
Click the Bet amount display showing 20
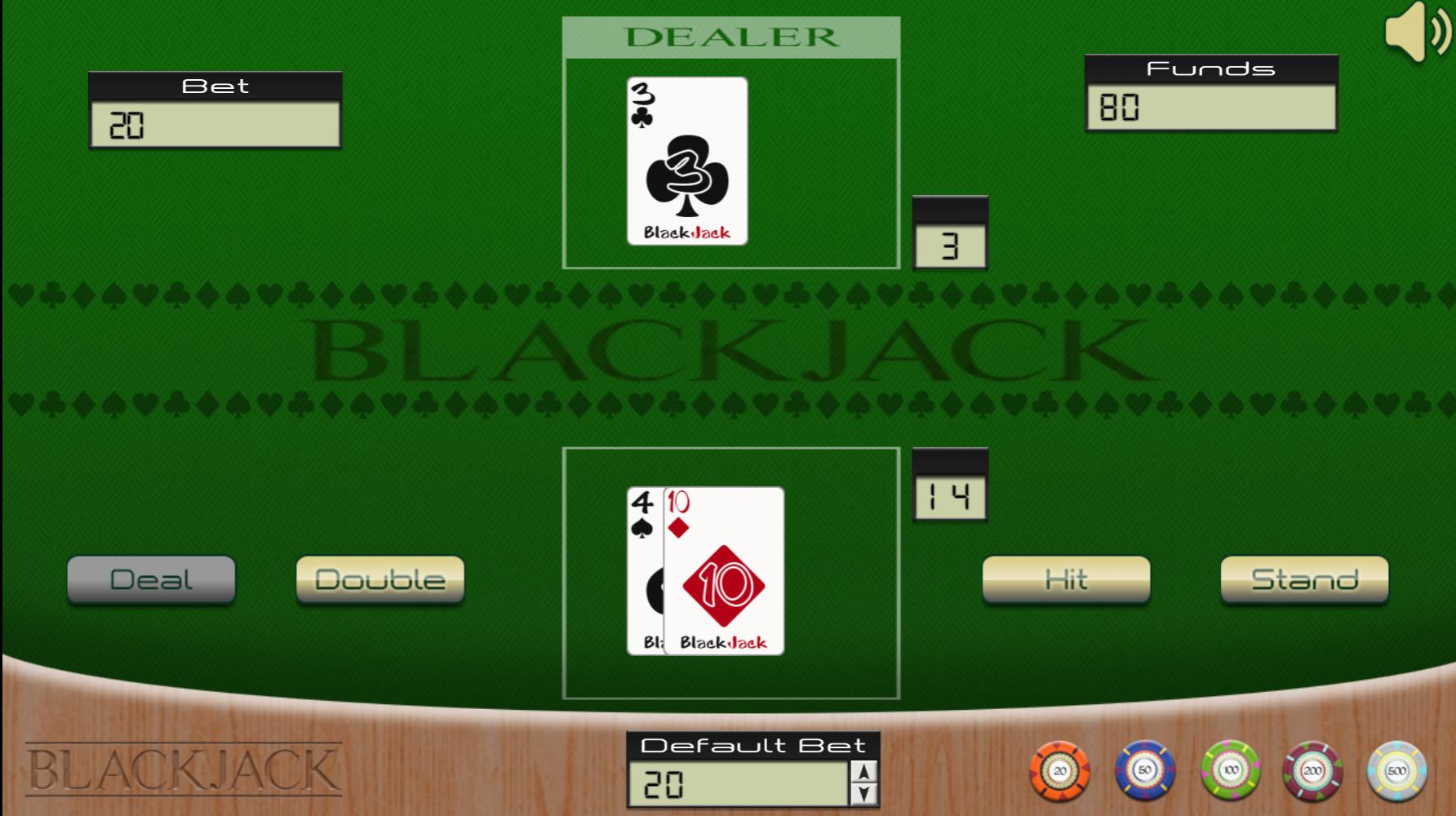216,126
